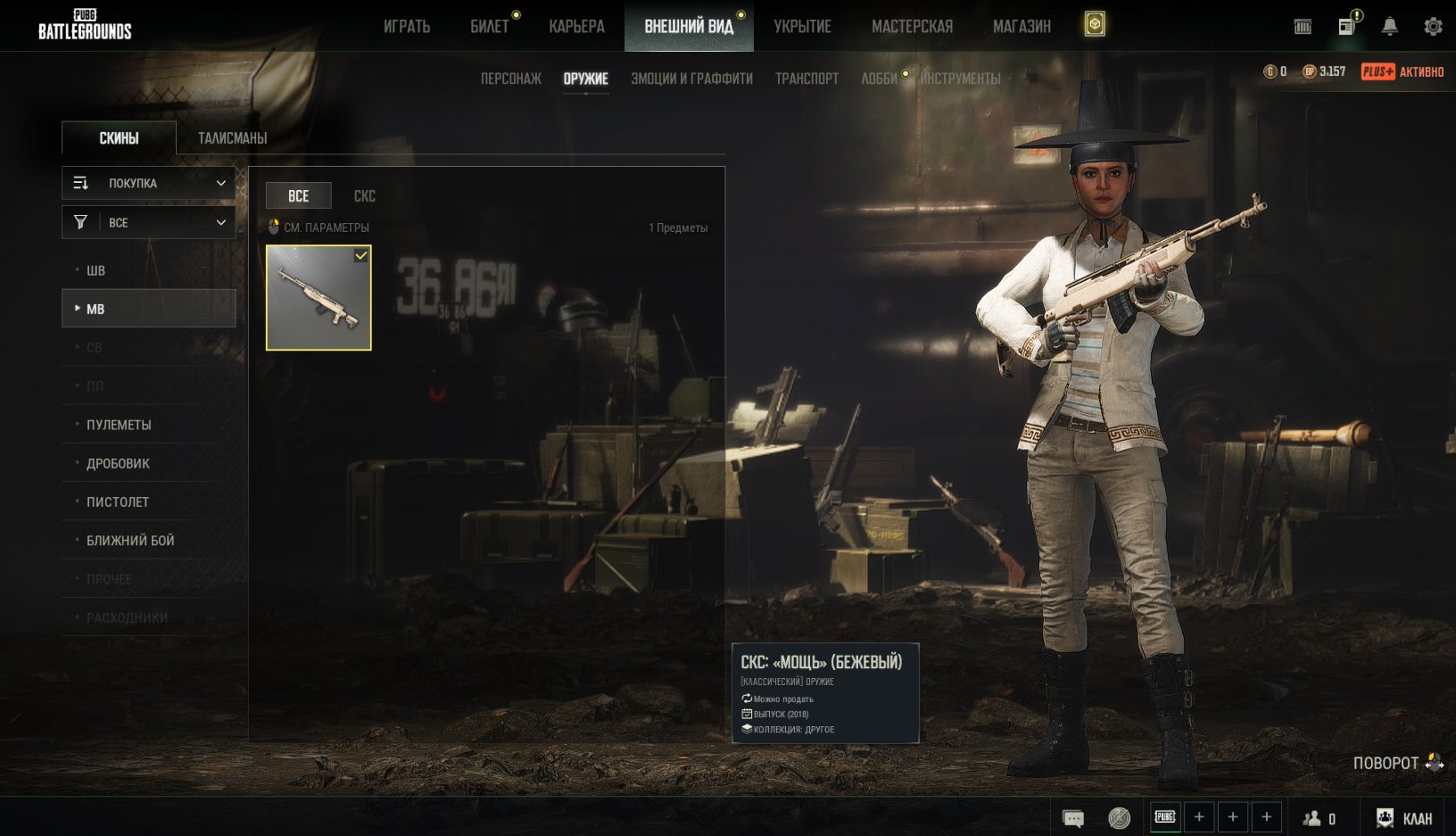Expand the ПОКУПКА sort dropdown

click(149, 183)
